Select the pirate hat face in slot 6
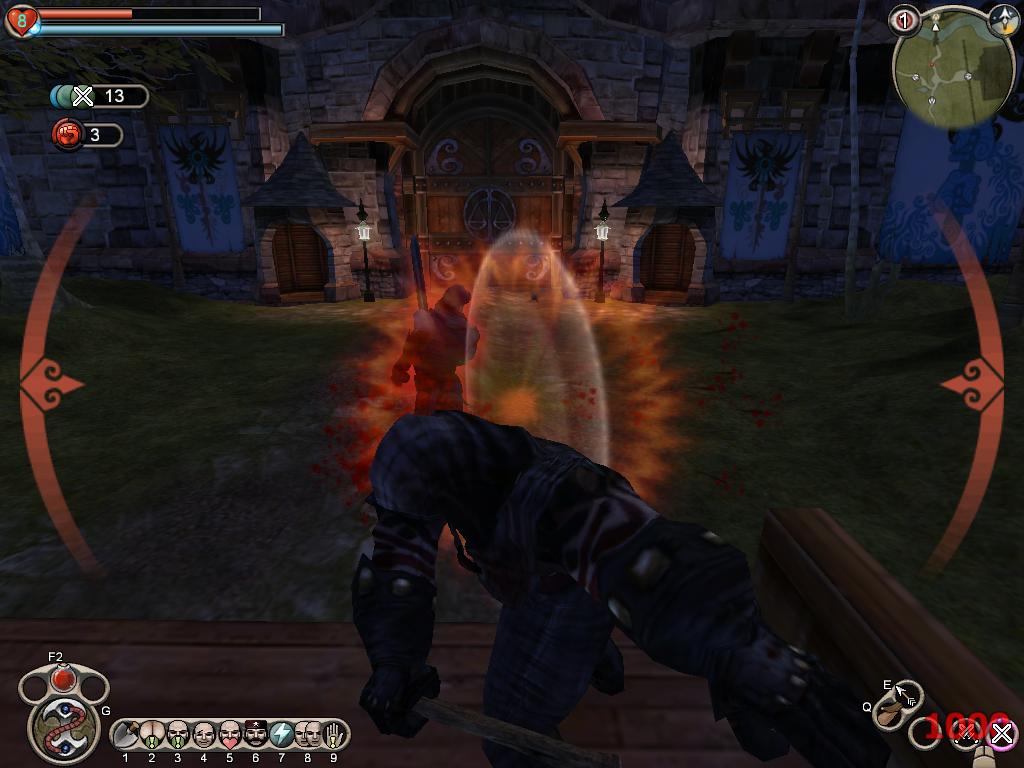The image size is (1024, 768). tap(256, 735)
